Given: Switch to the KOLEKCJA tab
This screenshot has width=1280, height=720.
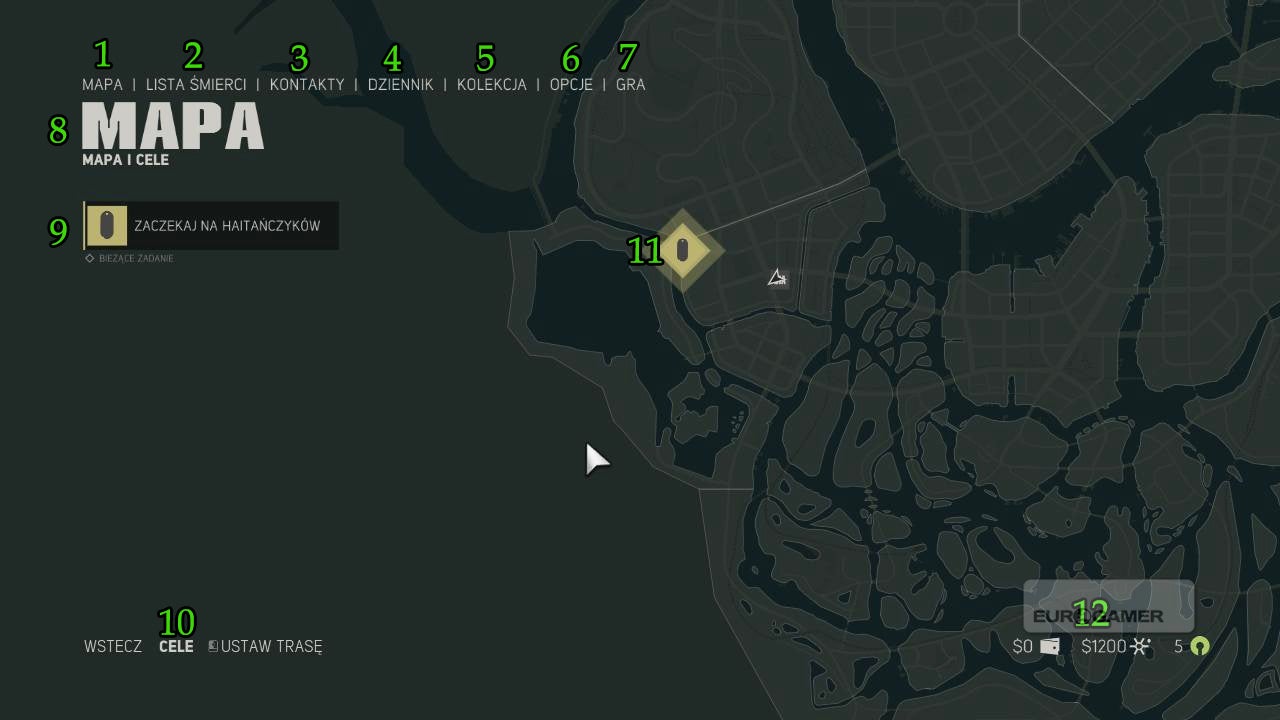Looking at the screenshot, I should point(491,85).
